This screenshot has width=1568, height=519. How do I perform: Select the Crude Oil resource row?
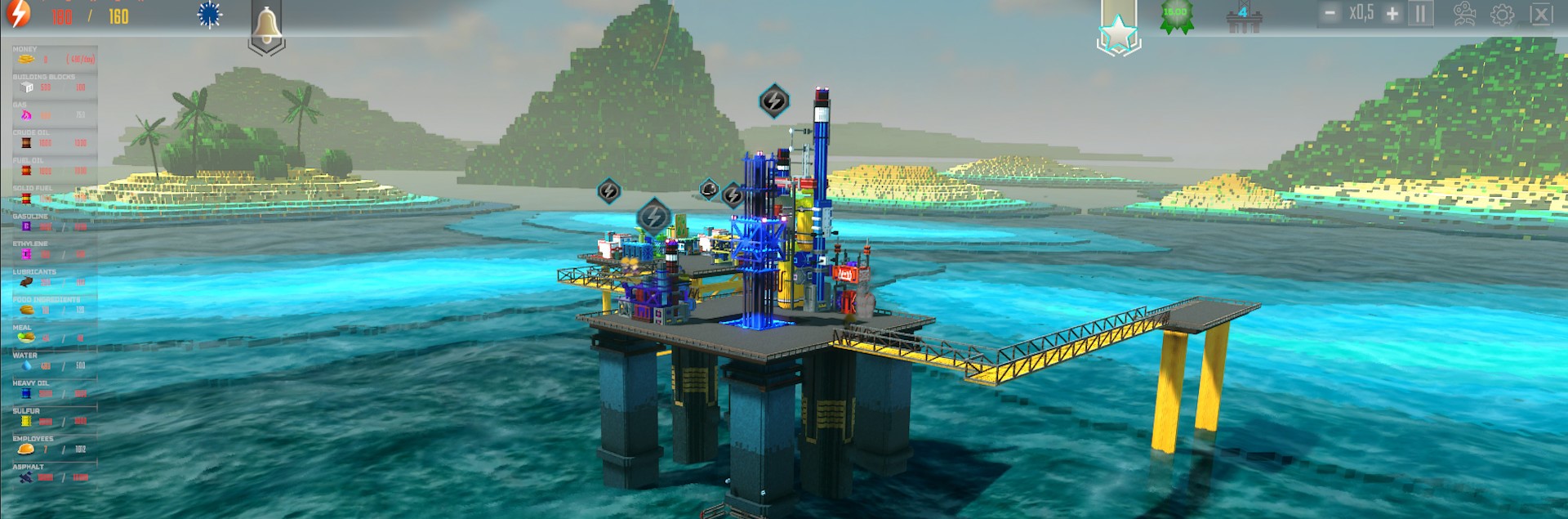point(54,139)
